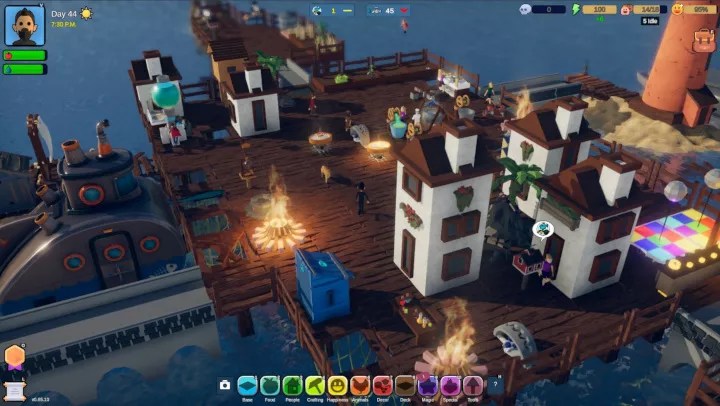The width and height of the screenshot is (720, 406).
Task: Select the Food build category
Action: [x=270, y=385]
